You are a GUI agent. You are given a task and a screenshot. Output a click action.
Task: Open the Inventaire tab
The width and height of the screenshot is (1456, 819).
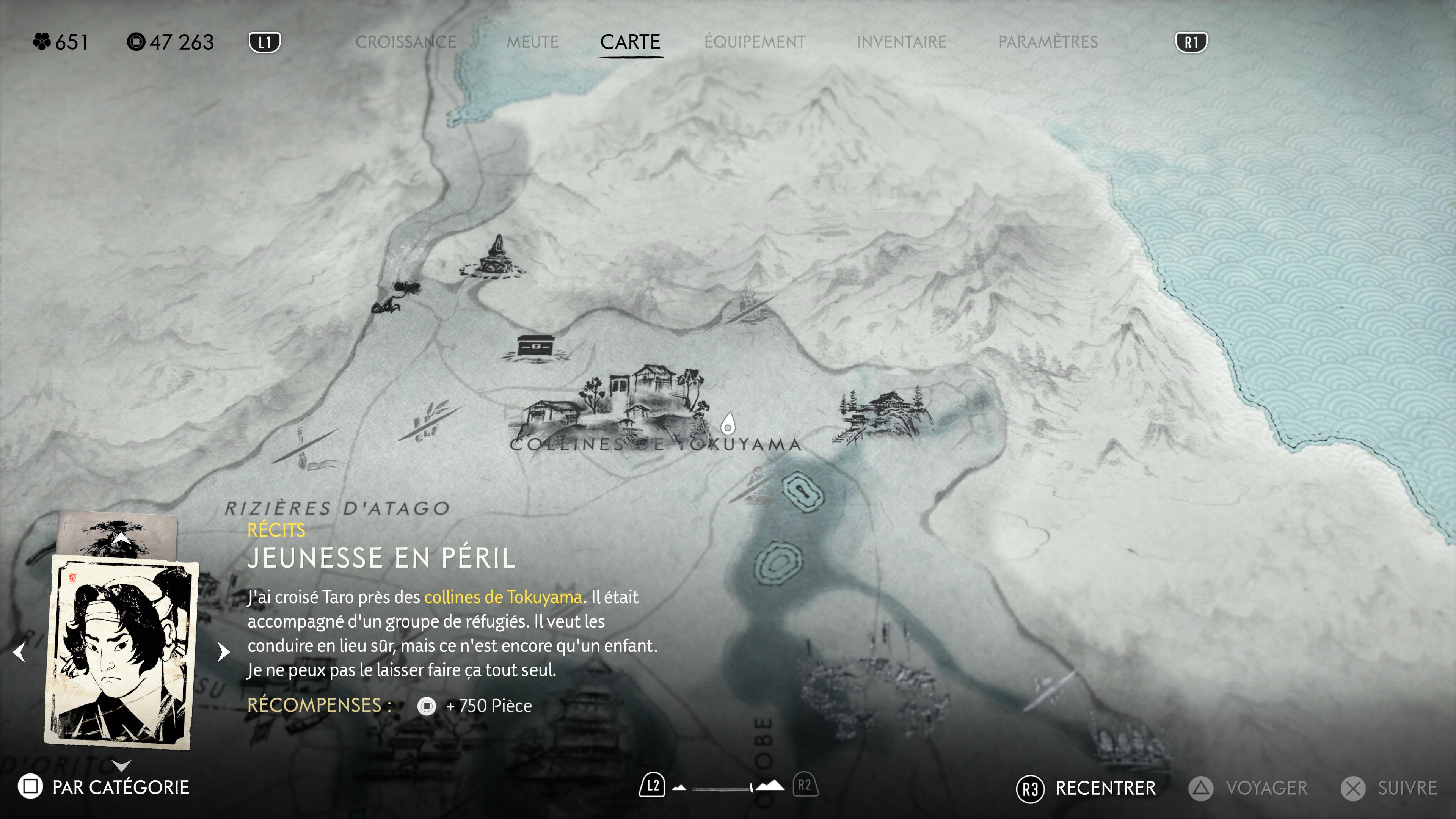click(902, 42)
